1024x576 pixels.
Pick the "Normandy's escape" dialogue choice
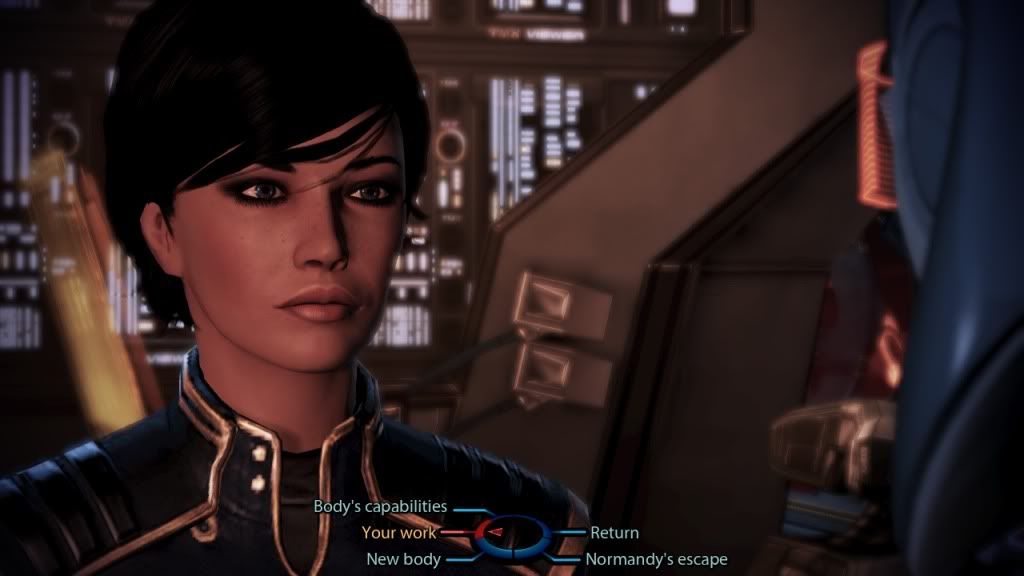pyautogui.click(x=656, y=559)
